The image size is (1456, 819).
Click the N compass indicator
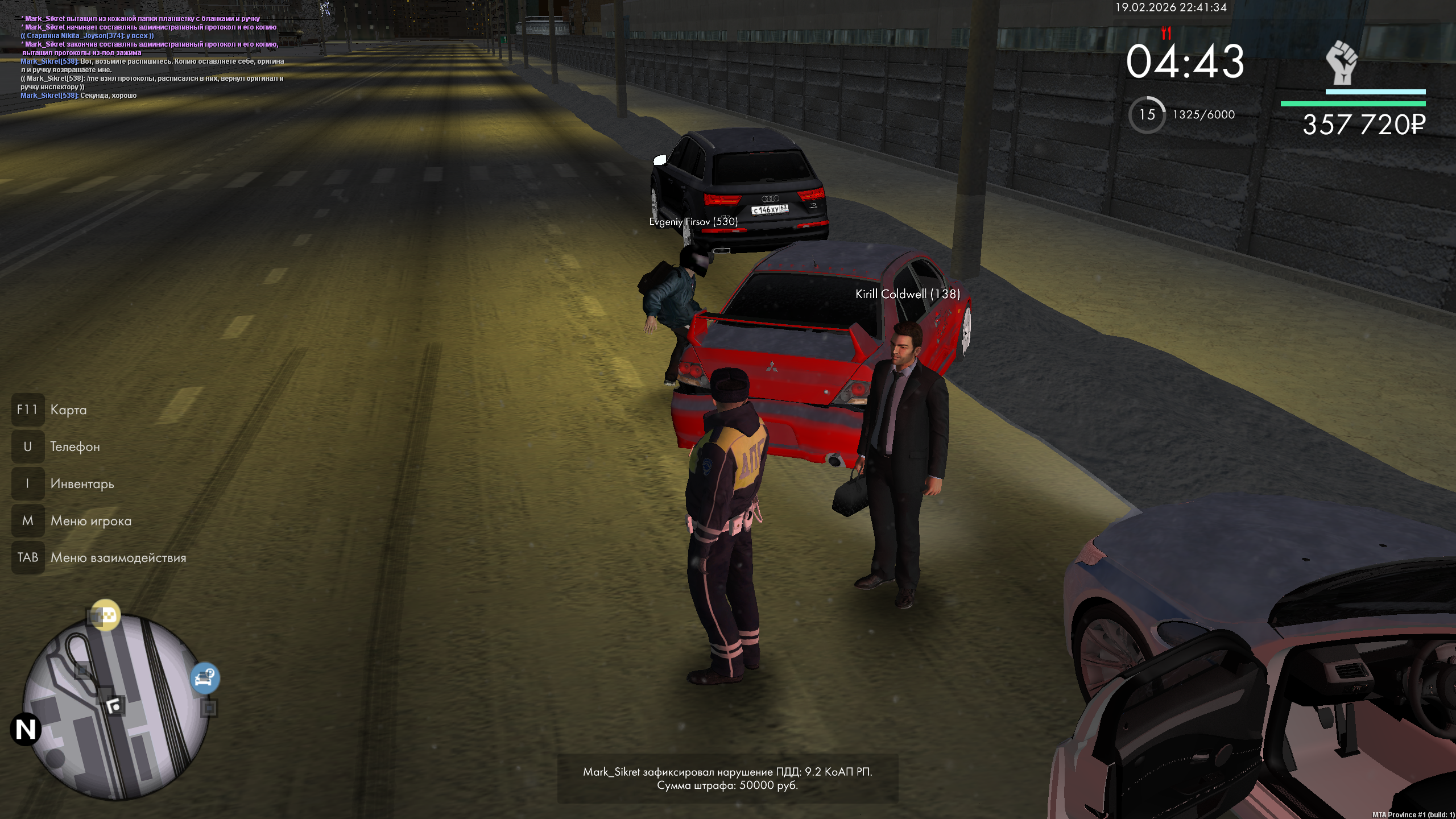click(26, 729)
